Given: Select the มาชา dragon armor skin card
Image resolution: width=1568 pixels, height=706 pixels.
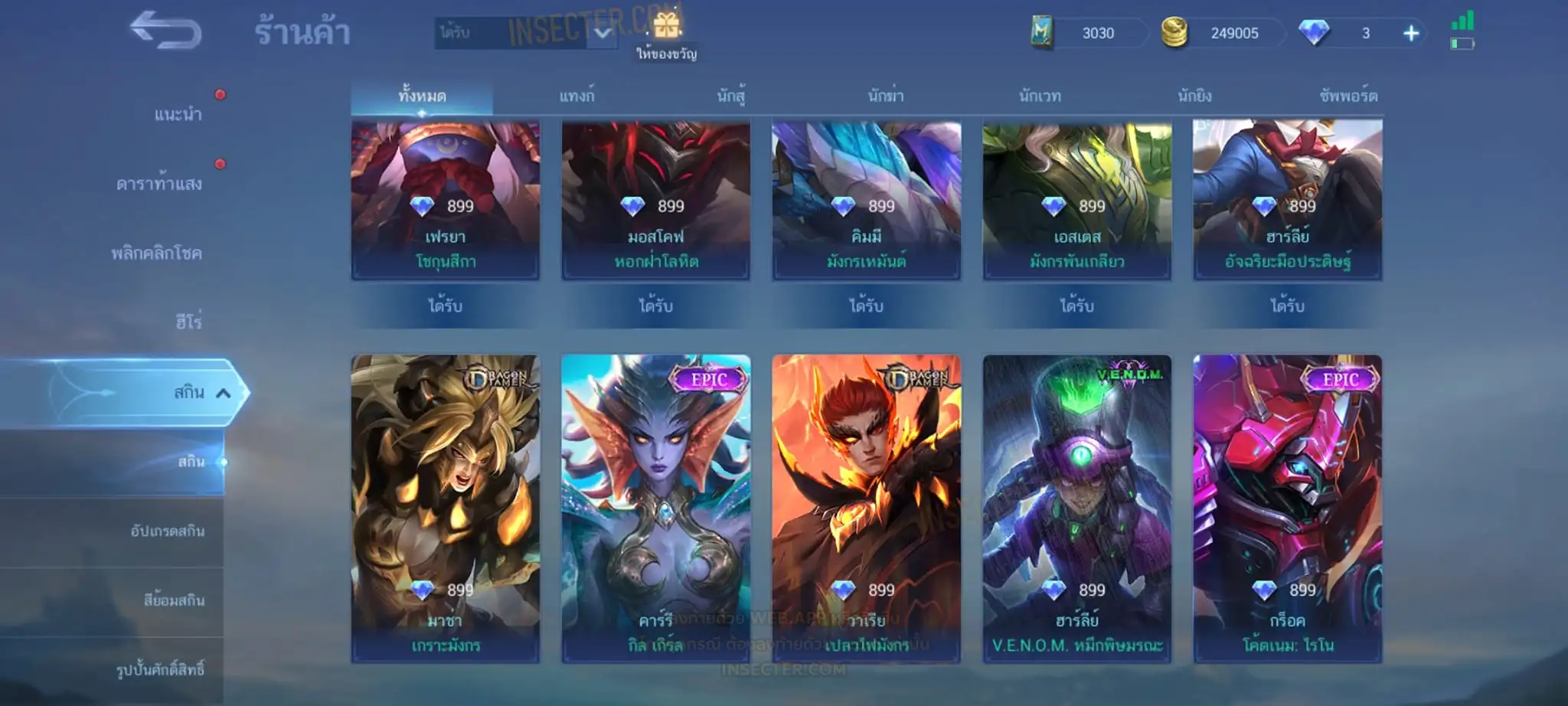Looking at the screenshot, I should pos(446,508).
